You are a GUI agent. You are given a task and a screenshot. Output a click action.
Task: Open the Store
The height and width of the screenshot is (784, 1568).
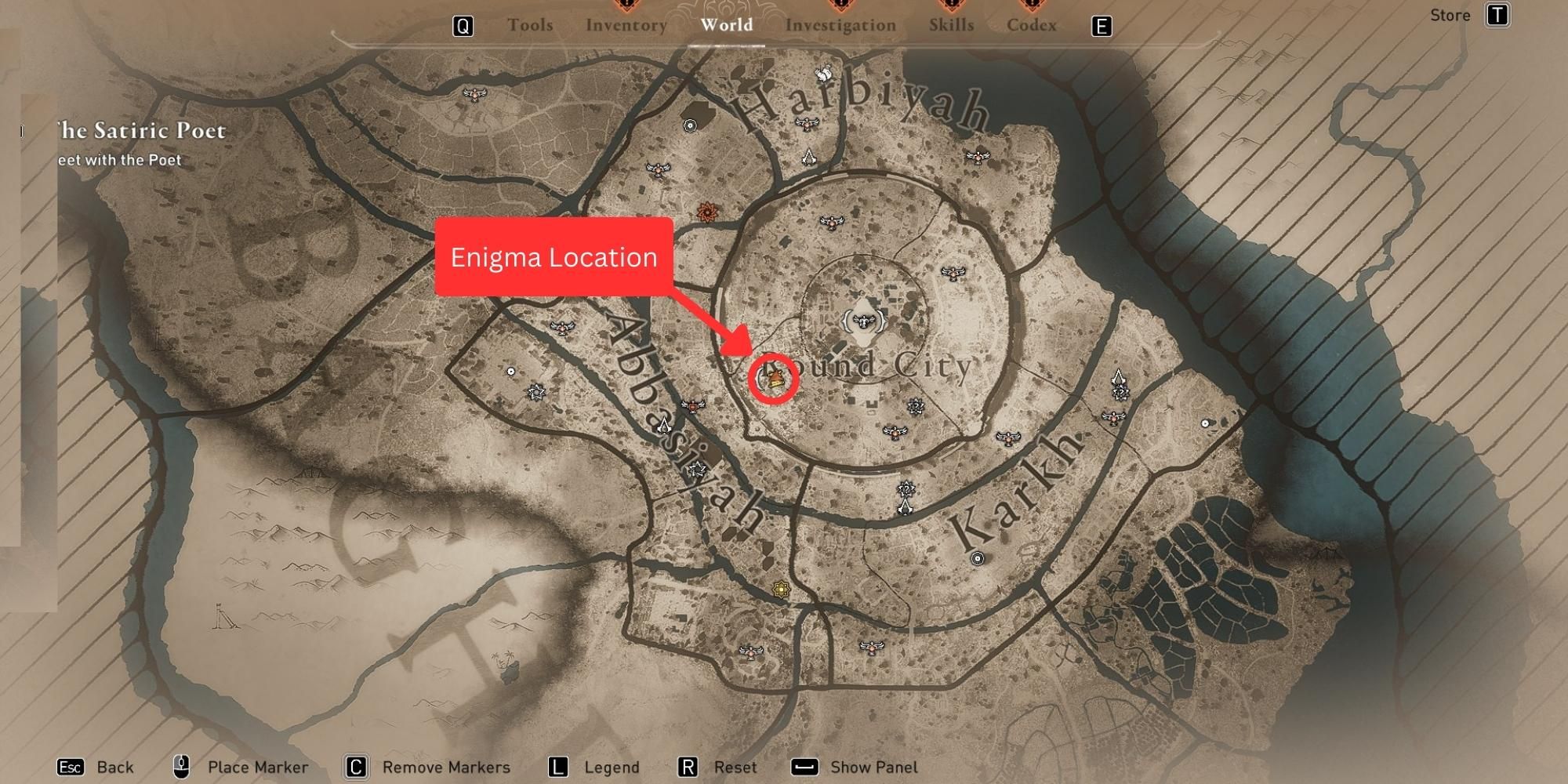[1450, 15]
